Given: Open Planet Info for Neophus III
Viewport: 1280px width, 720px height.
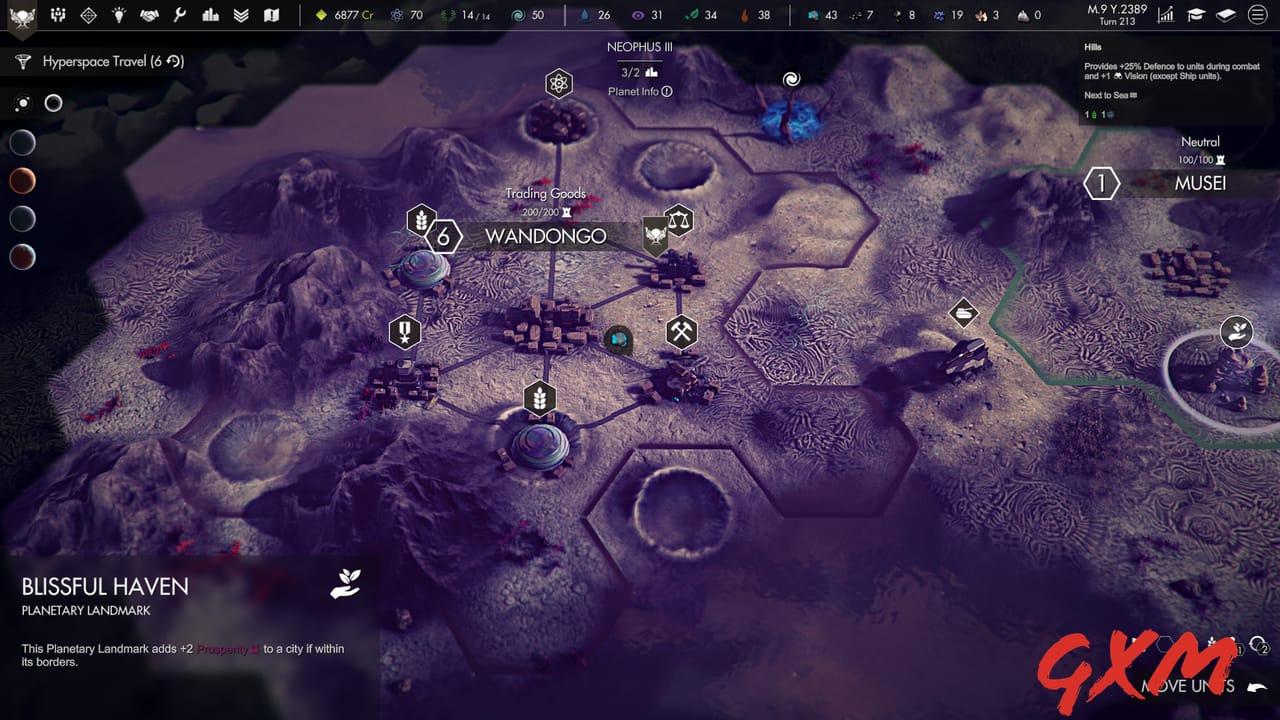Looking at the screenshot, I should tap(638, 90).
